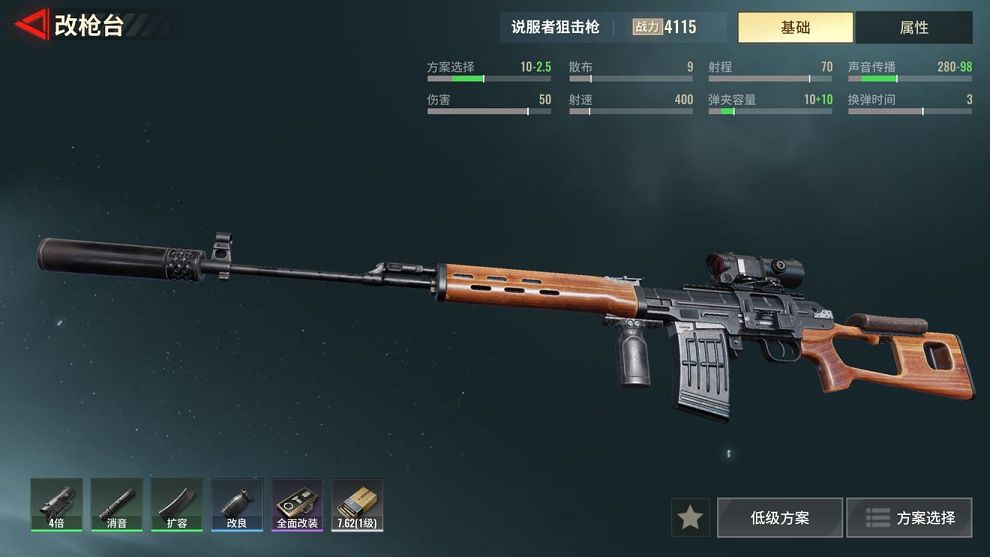Image resolution: width=990 pixels, height=557 pixels.
Task: Click the star favorite button
Action: pyautogui.click(x=690, y=518)
